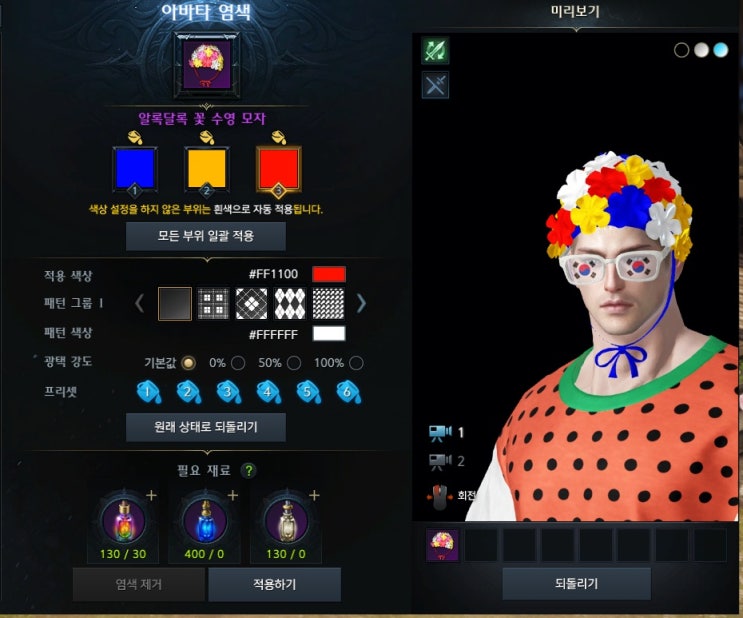The image size is (743, 618).
Task: Open the 필요 재료 help question mark
Action: point(248,470)
